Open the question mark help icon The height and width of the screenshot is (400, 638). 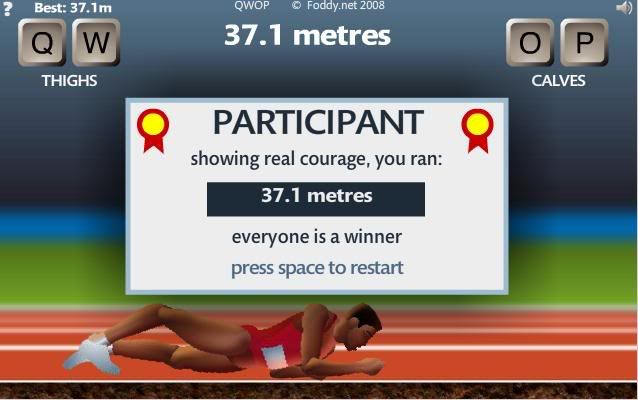pos(7,8)
